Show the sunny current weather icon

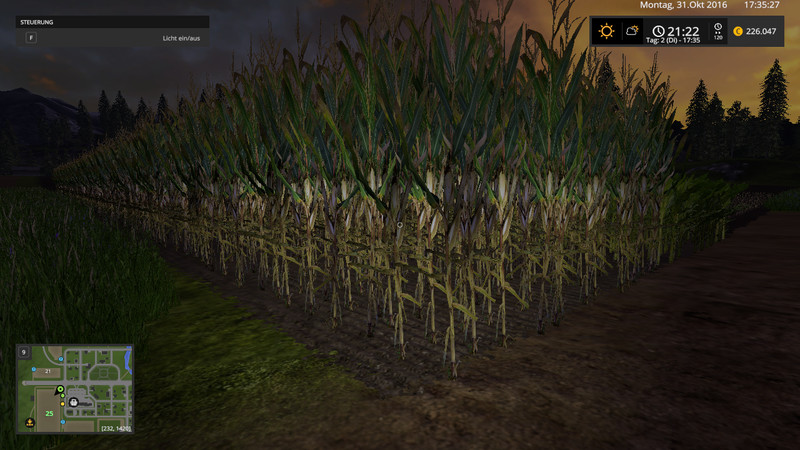pyautogui.click(x=606, y=31)
